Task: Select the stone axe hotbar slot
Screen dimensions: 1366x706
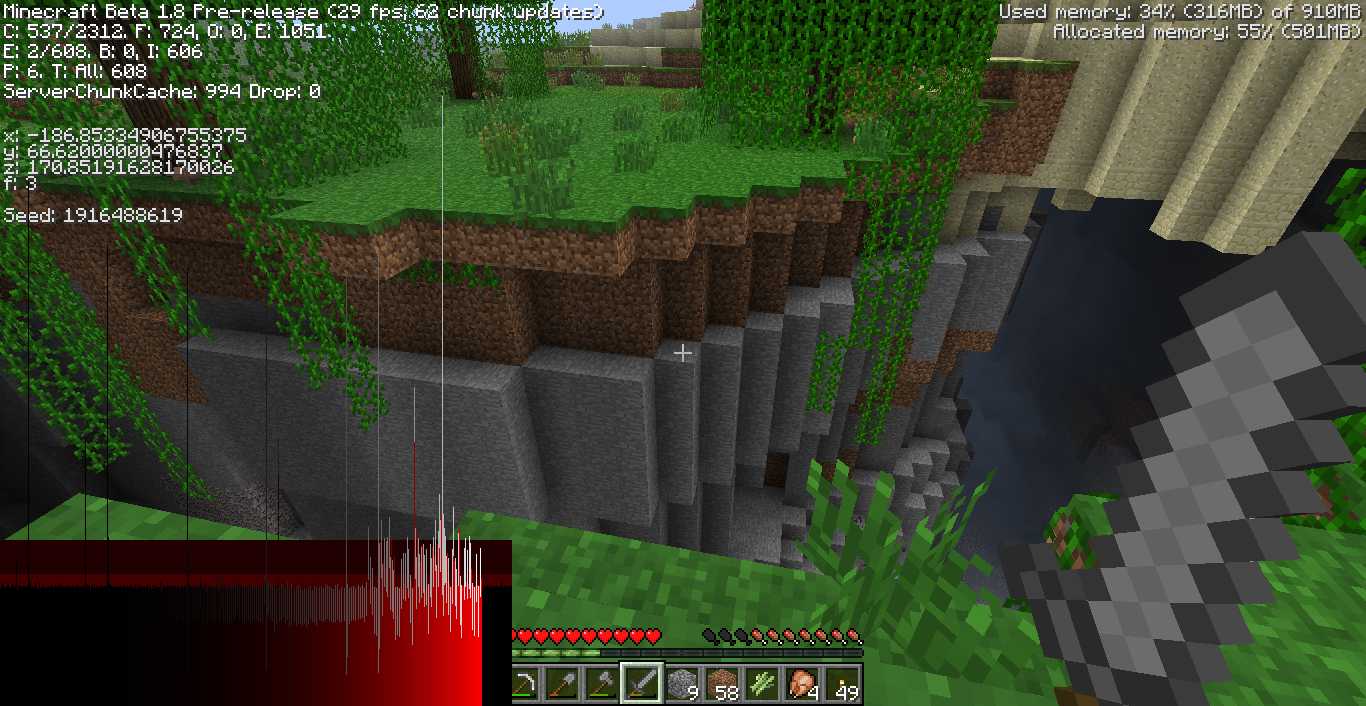Action: point(603,684)
